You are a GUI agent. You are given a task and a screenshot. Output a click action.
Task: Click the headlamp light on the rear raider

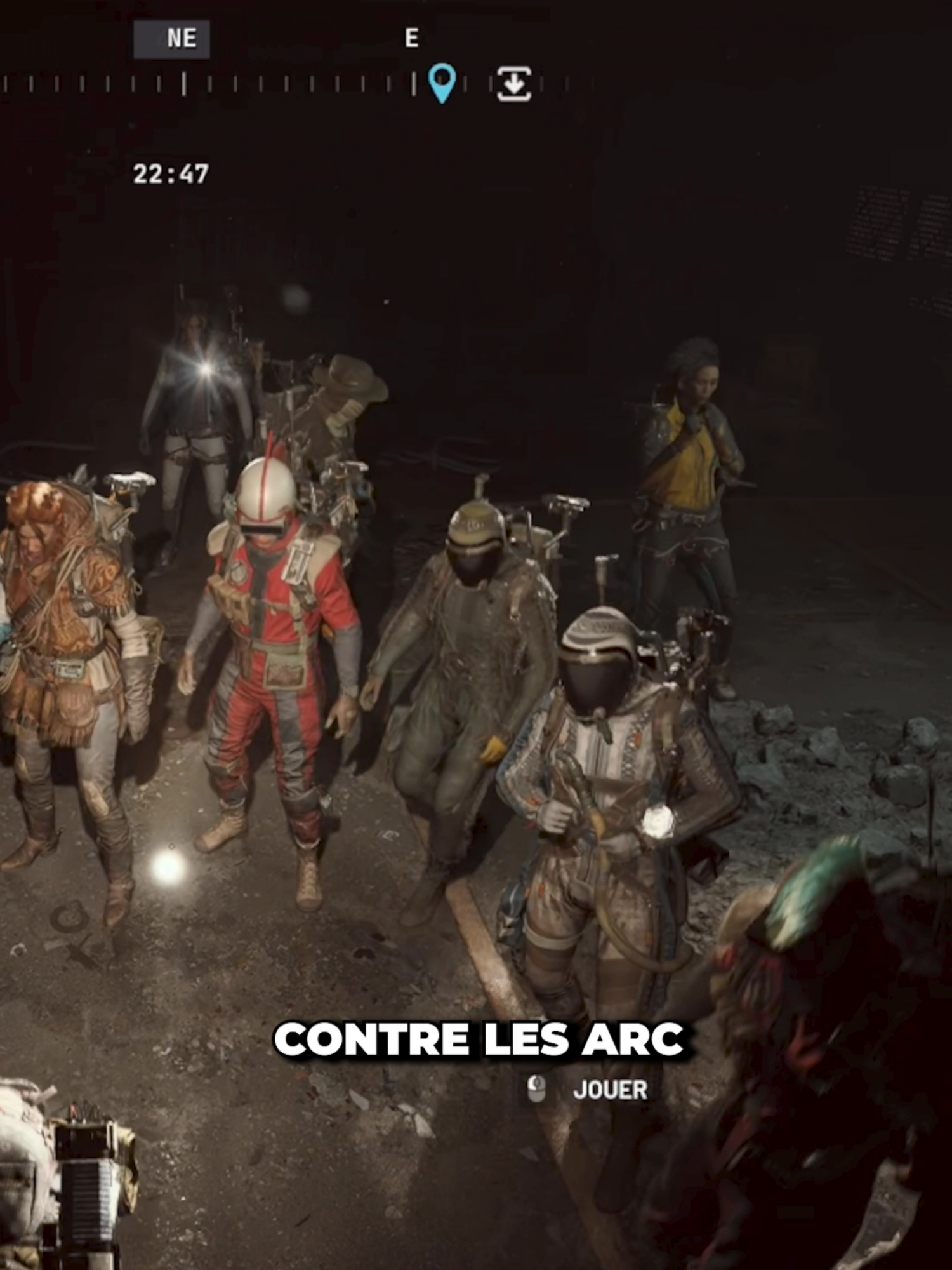[x=204, y=370]
